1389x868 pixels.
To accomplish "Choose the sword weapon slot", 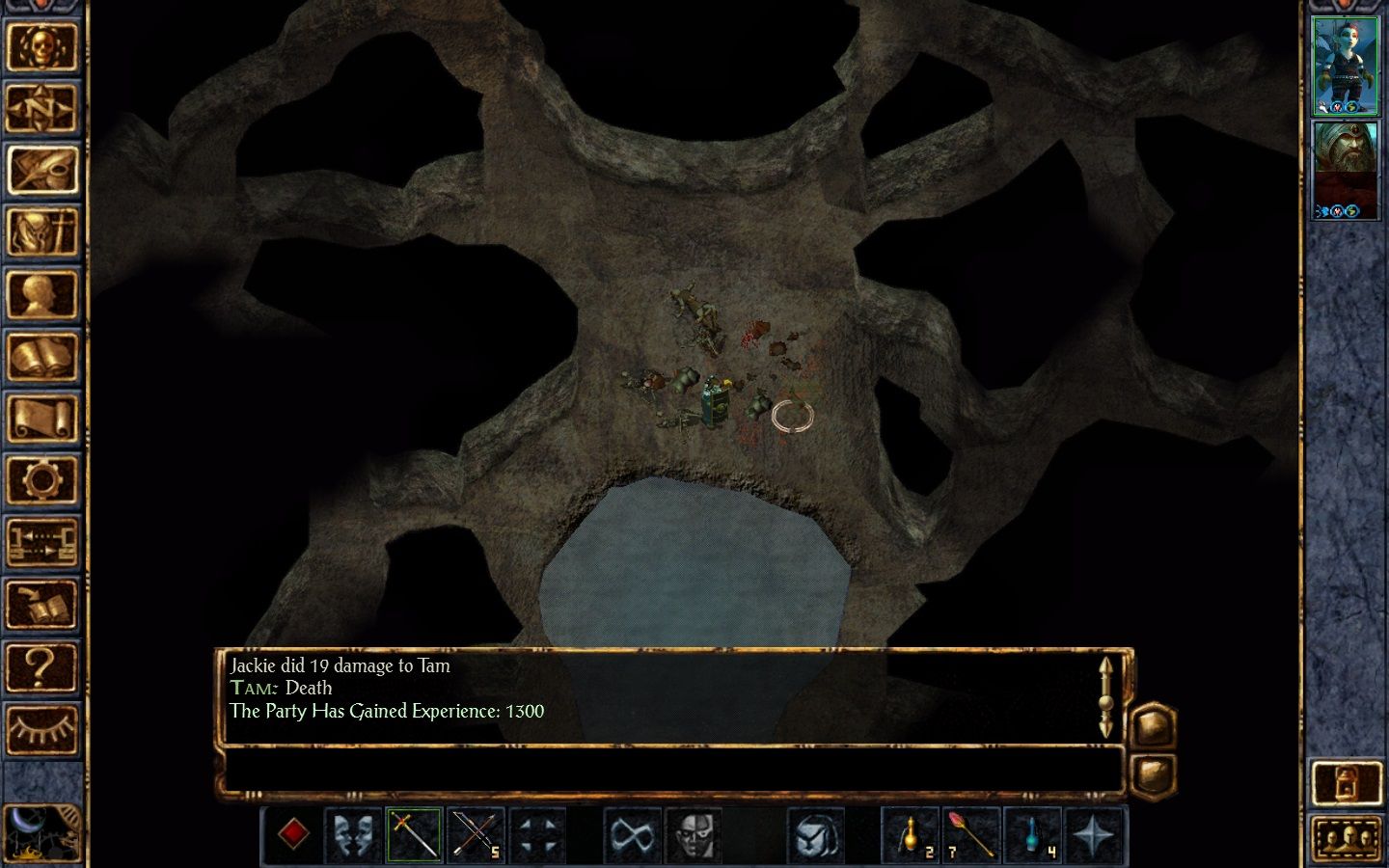I will (415, 834).
